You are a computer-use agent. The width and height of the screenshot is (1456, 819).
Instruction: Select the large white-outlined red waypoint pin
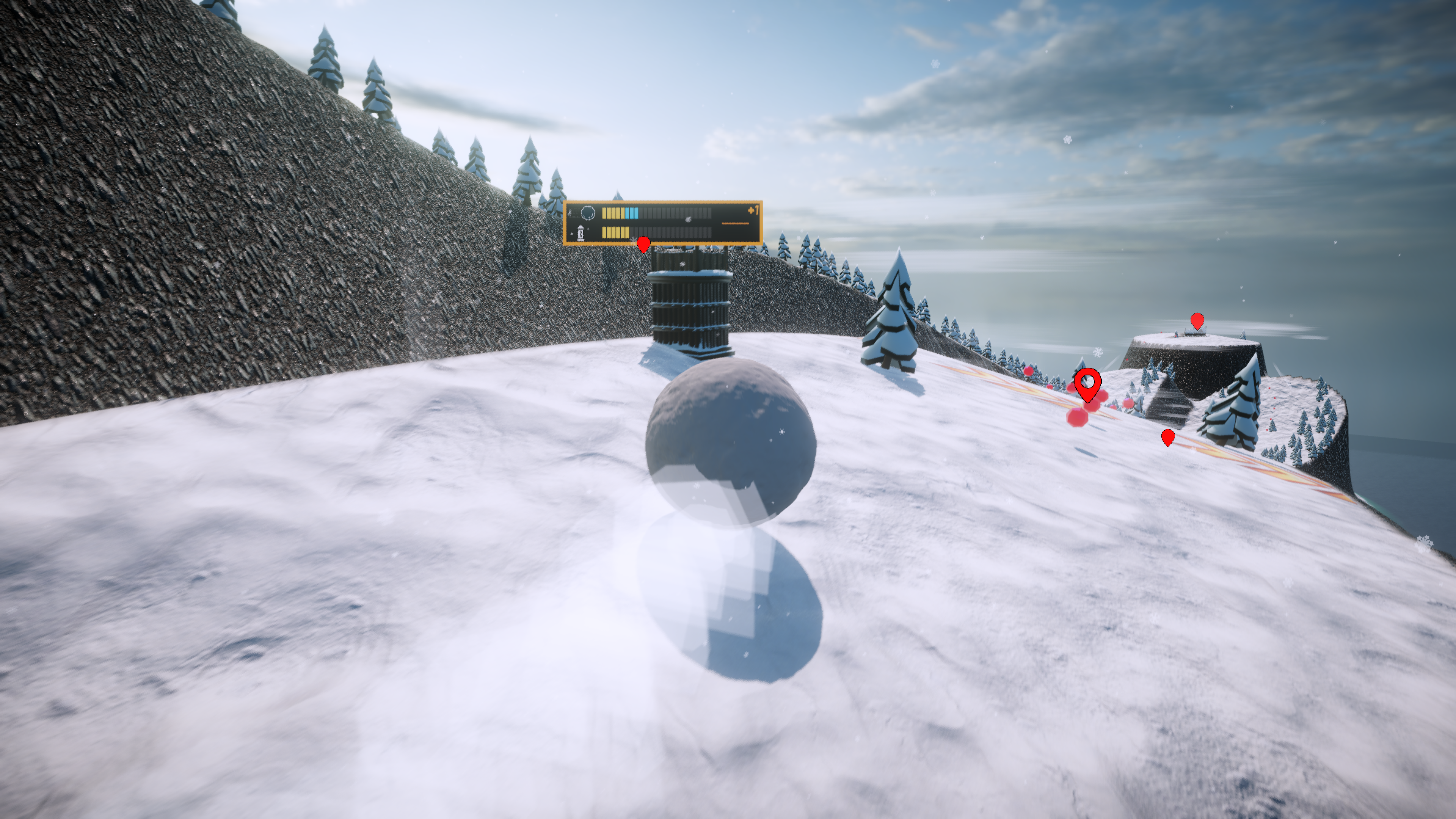point(1087,384)
